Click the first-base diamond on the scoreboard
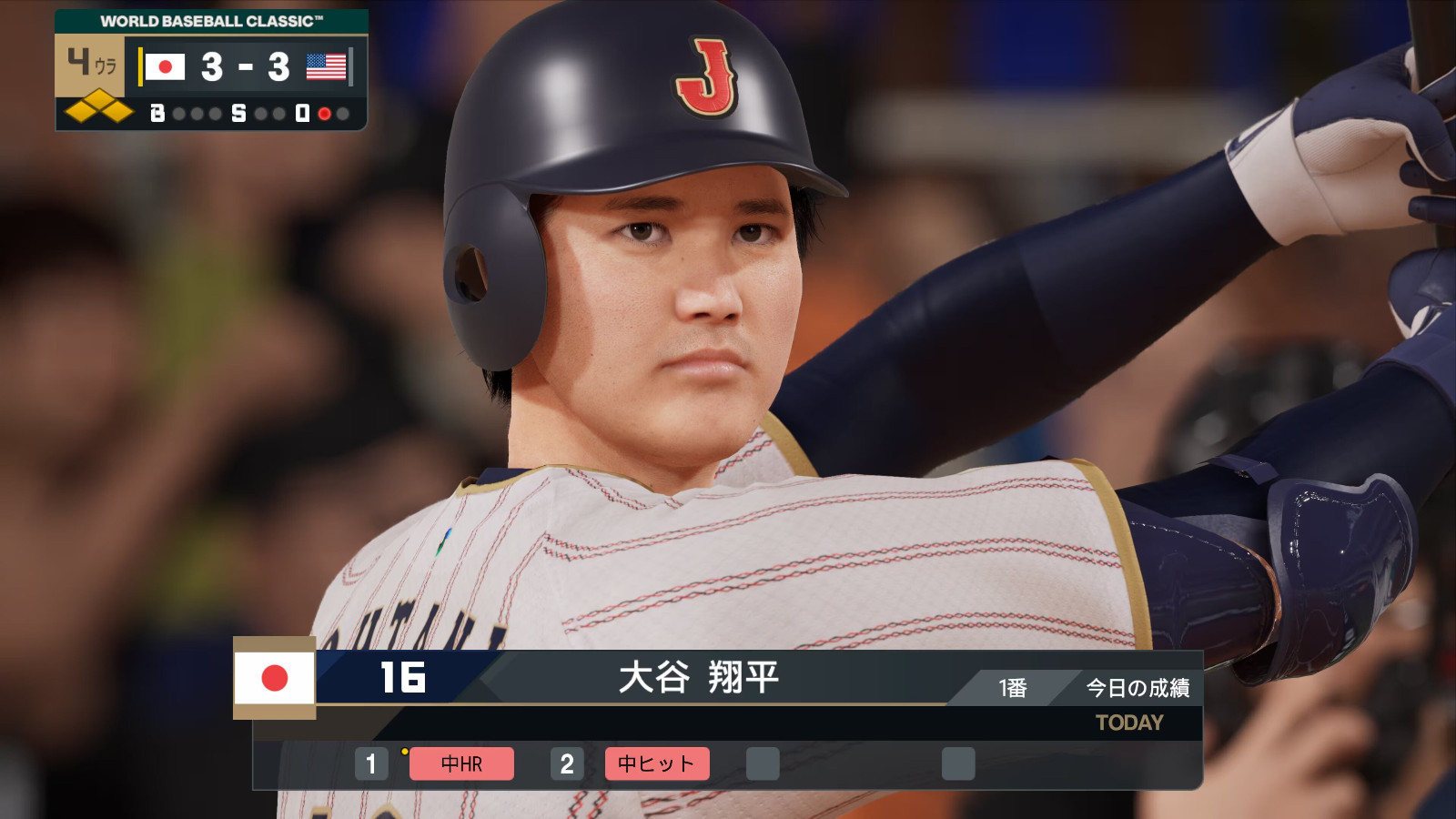The height and width of the screenshot is (819, 1456). coord(120,112)
